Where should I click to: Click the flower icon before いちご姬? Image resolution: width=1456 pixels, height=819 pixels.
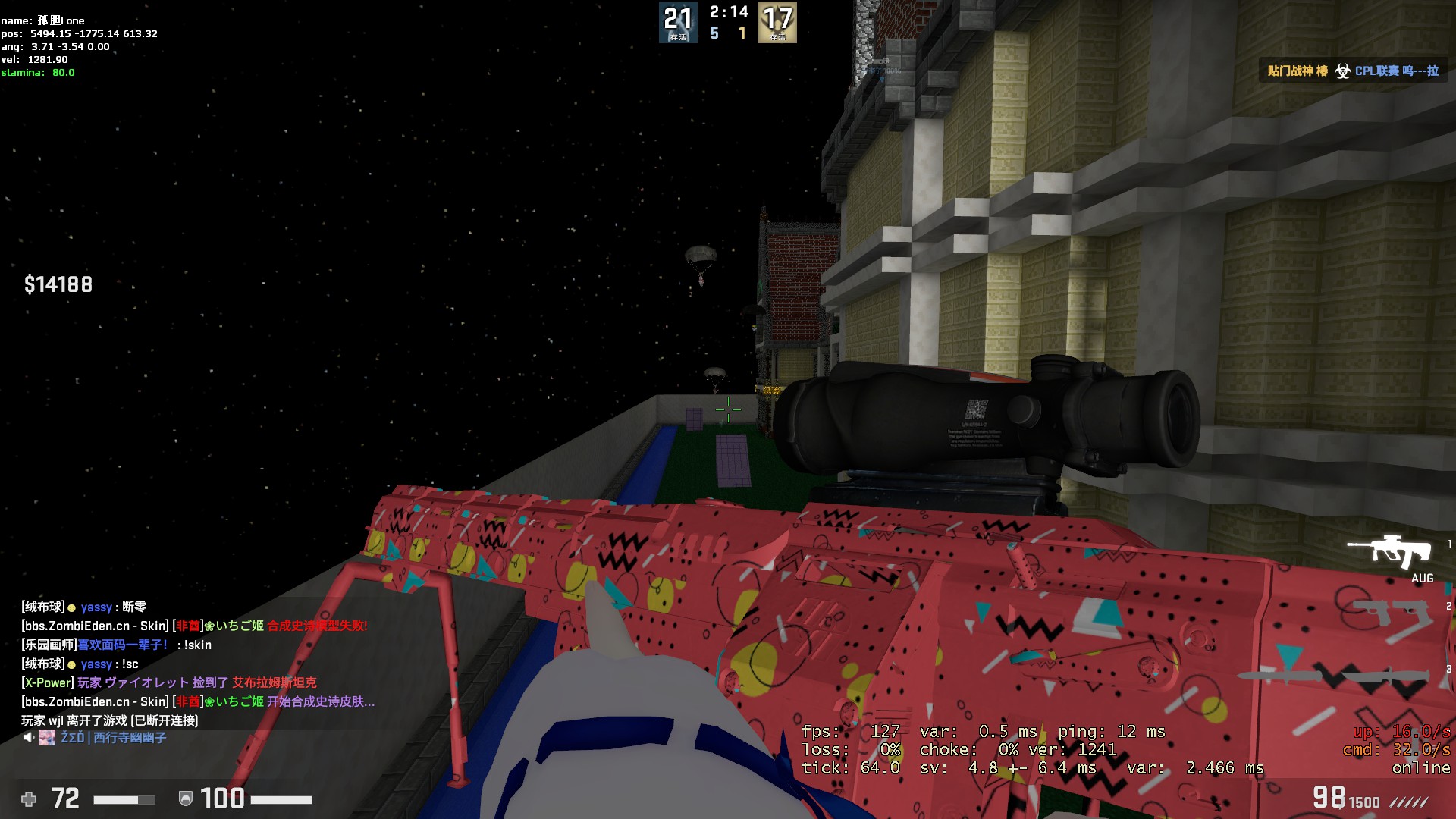(x=211, y=625)
